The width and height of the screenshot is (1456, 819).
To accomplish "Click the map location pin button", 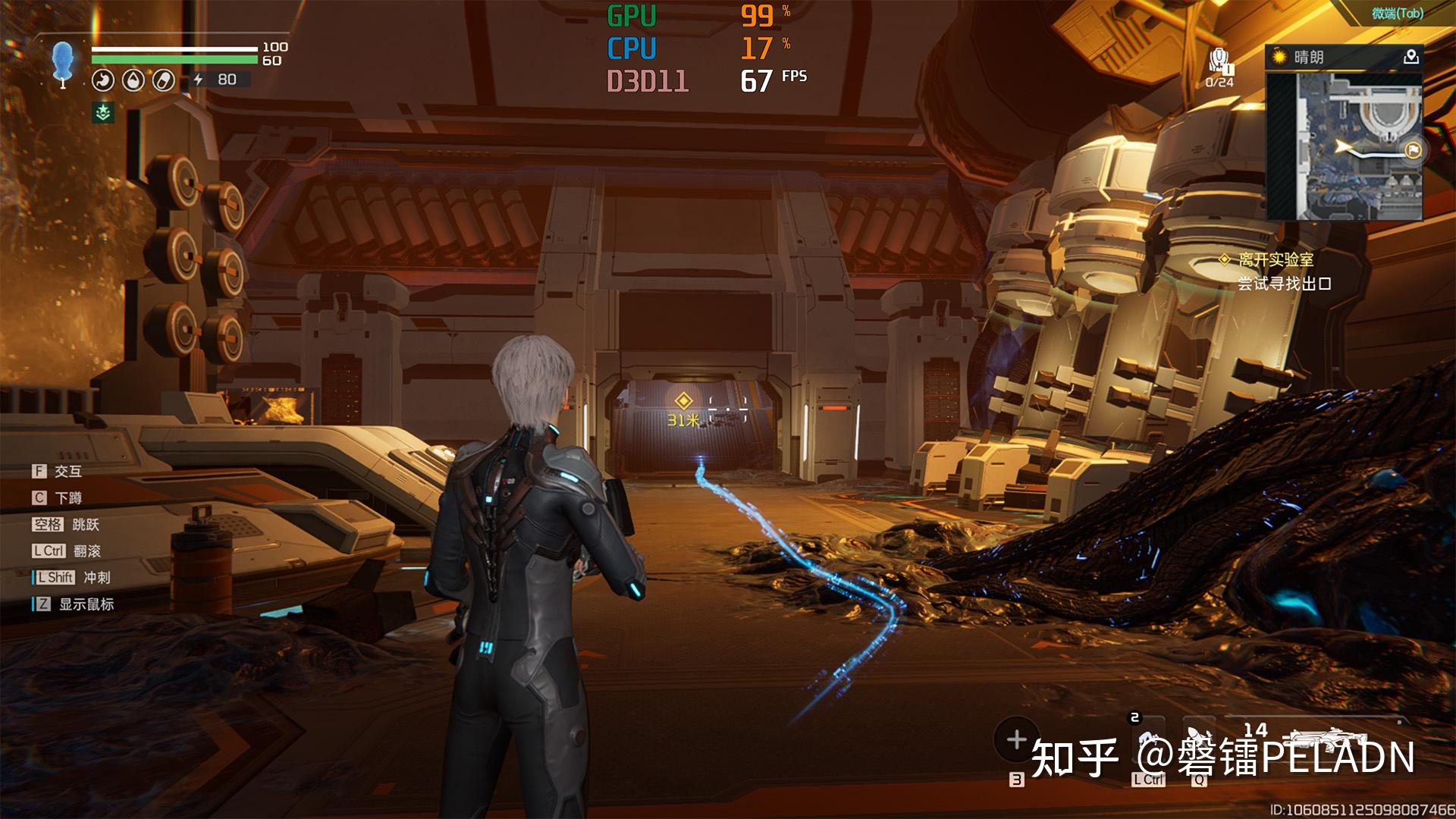I will click(1410, 57).
